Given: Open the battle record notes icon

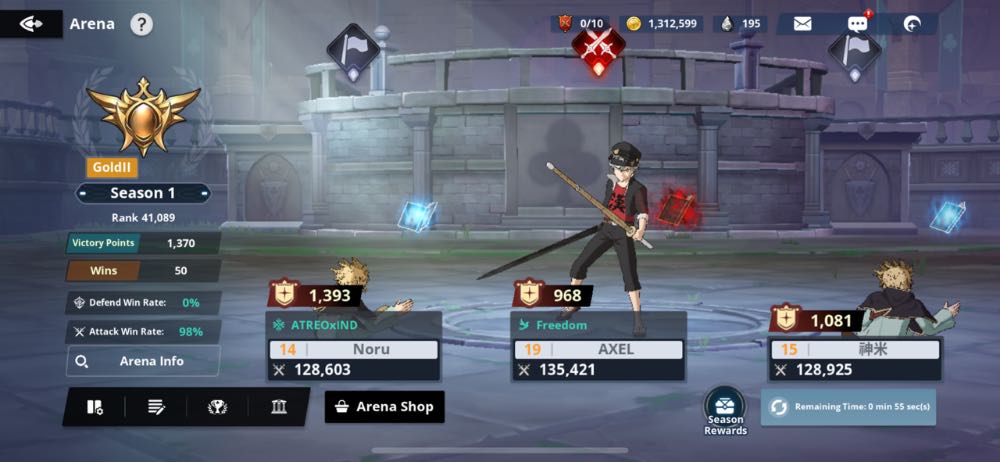Looking at the screenshot, I should (156, 407).
